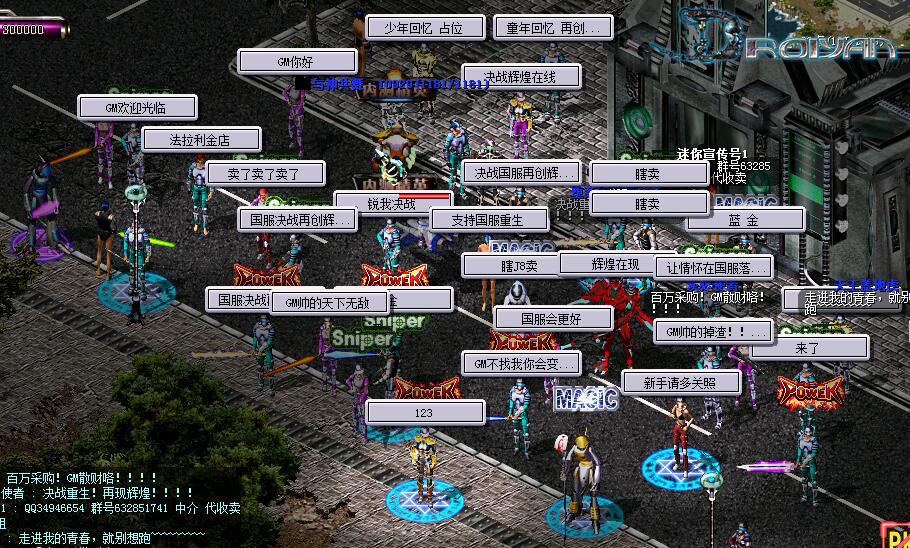
Task: Choose the GM帅的天下无敌 sign
Action: pyautogui.click(x=329, y=302)
